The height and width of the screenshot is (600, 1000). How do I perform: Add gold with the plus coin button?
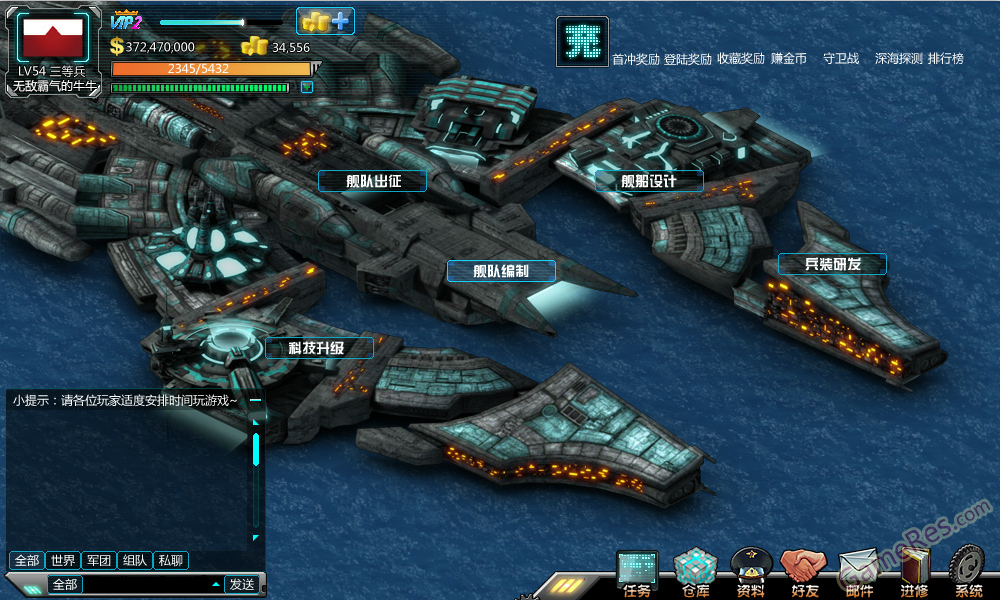pyautogui.click(x=325, y=21)
